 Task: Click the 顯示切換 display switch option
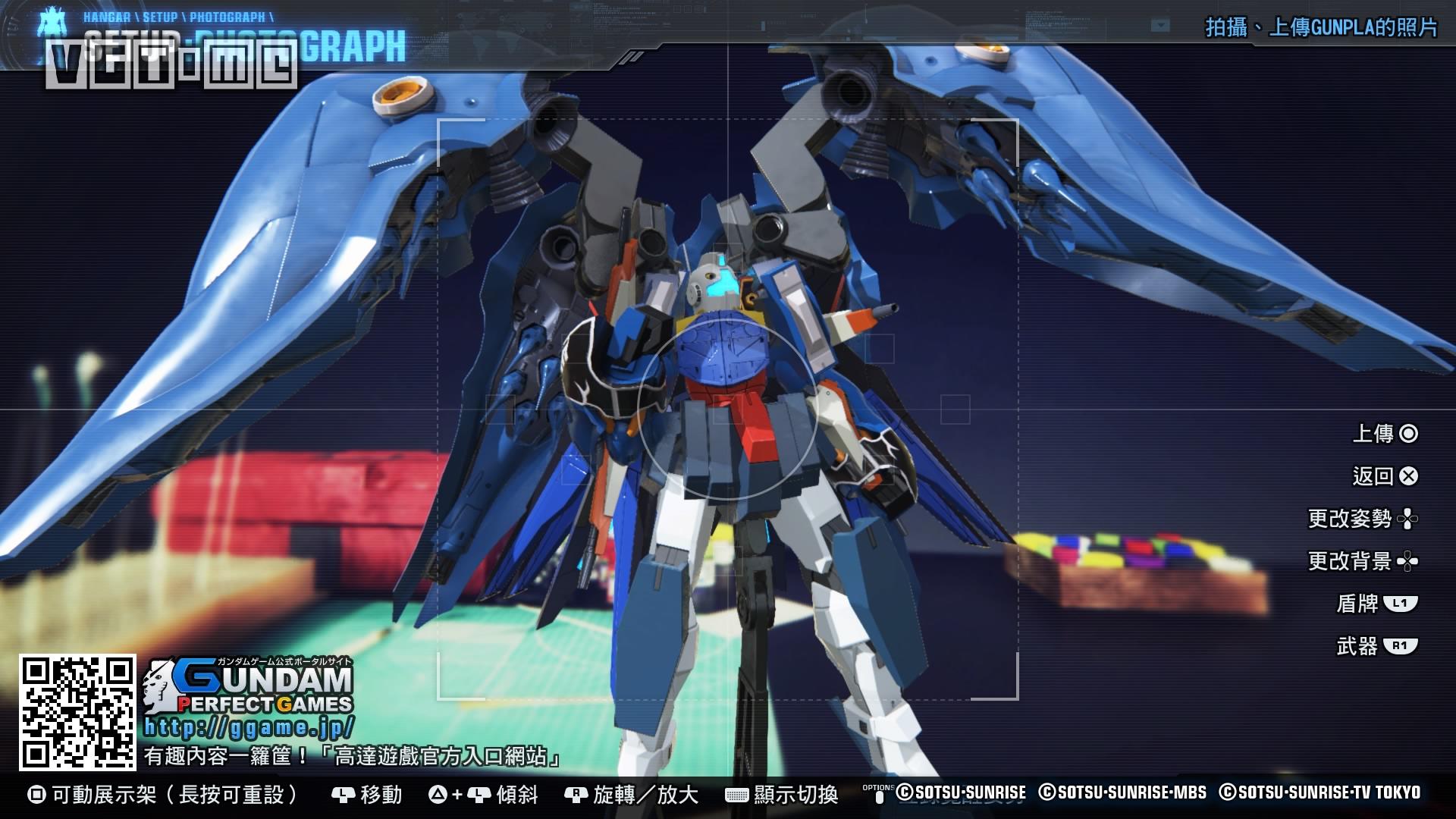pos(783,795)
